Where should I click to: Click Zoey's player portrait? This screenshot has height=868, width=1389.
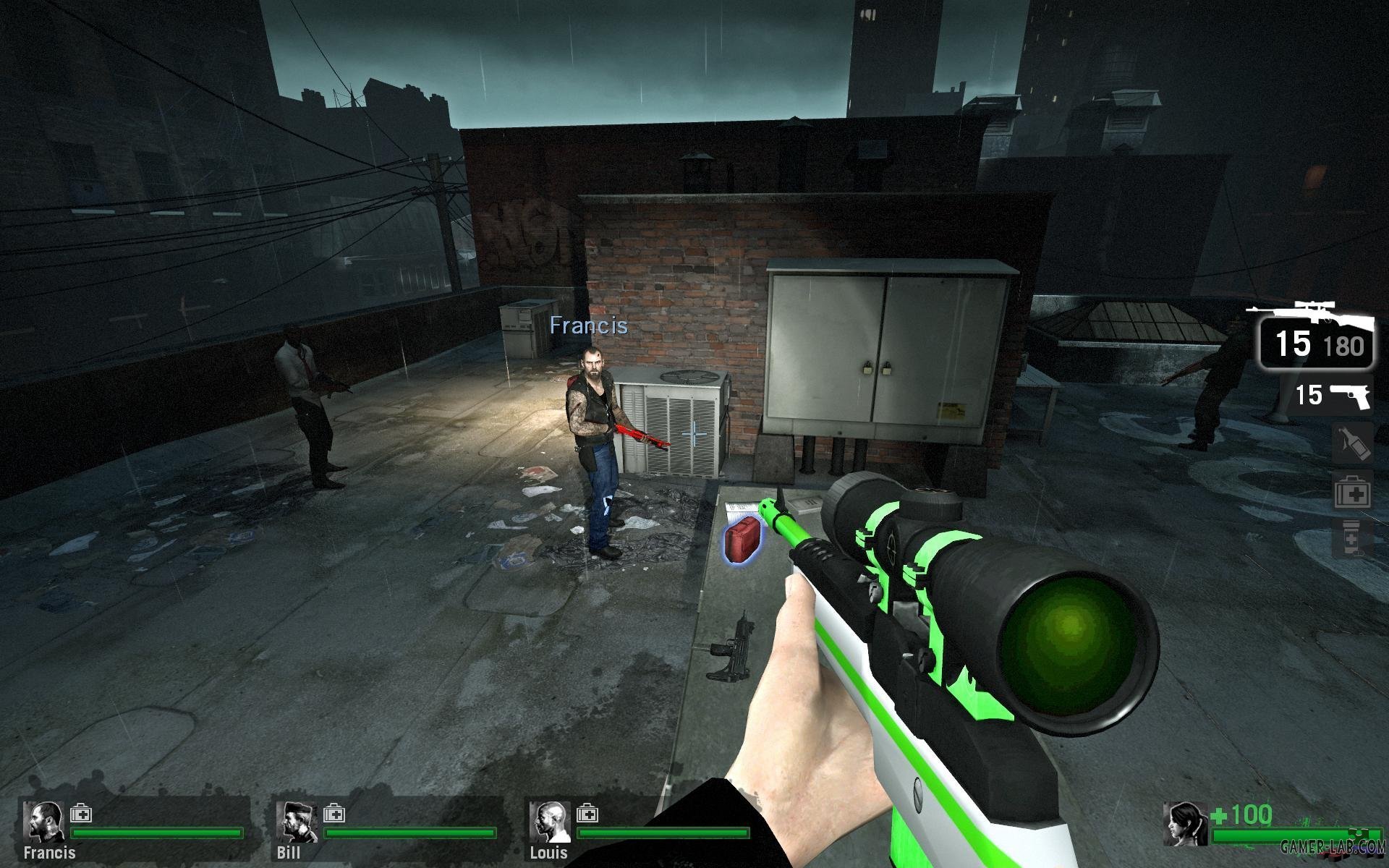[1185, 825]
